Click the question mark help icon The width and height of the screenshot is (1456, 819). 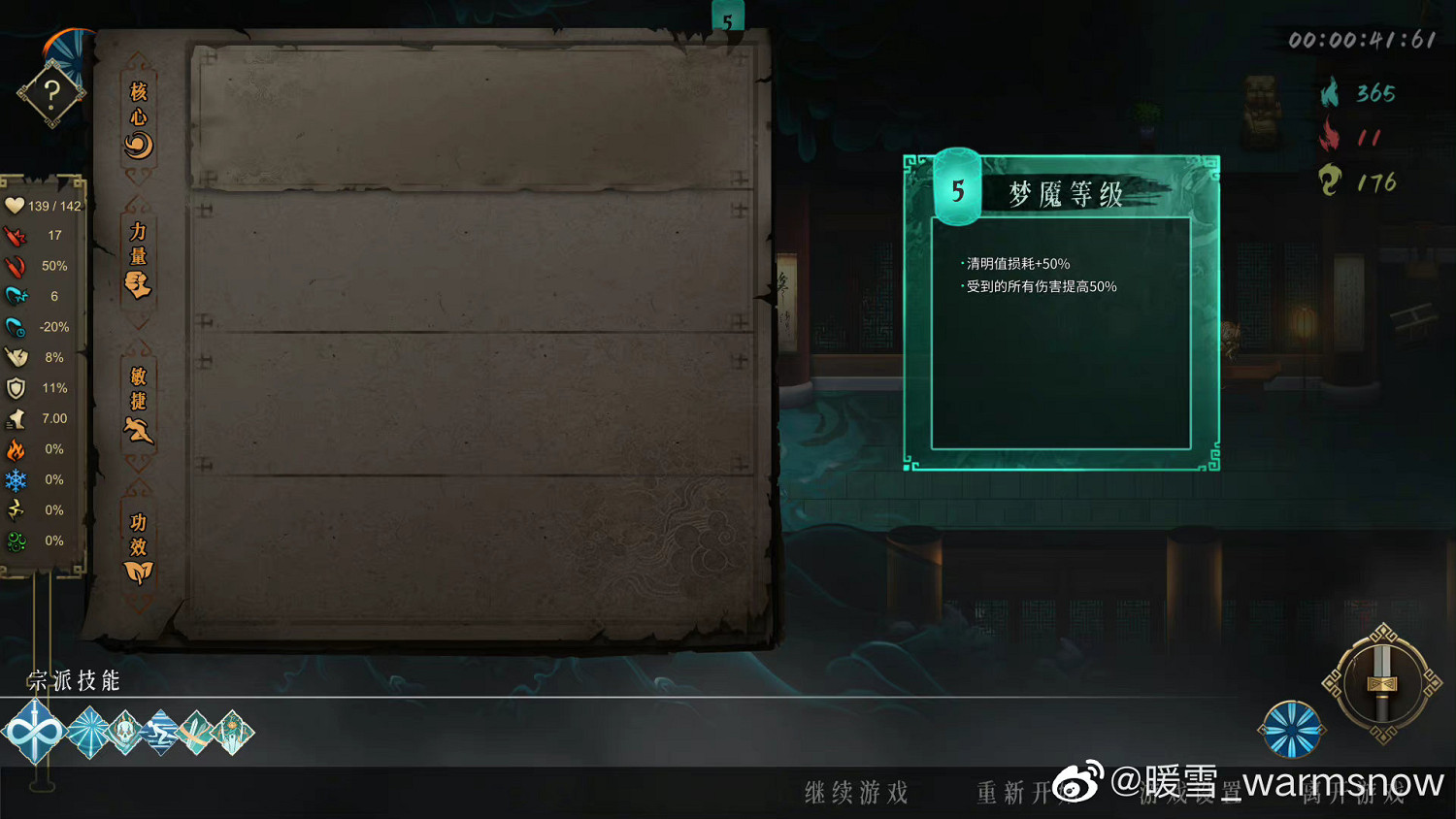[50, 92]
